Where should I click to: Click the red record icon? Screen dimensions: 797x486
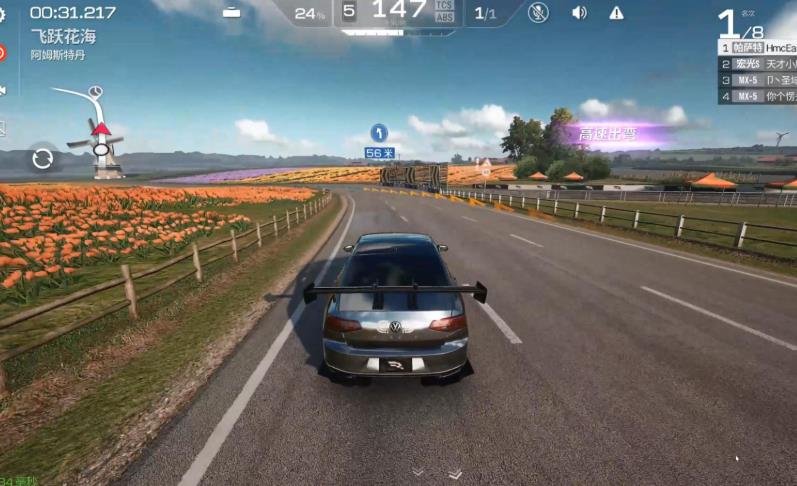point(3,52)
